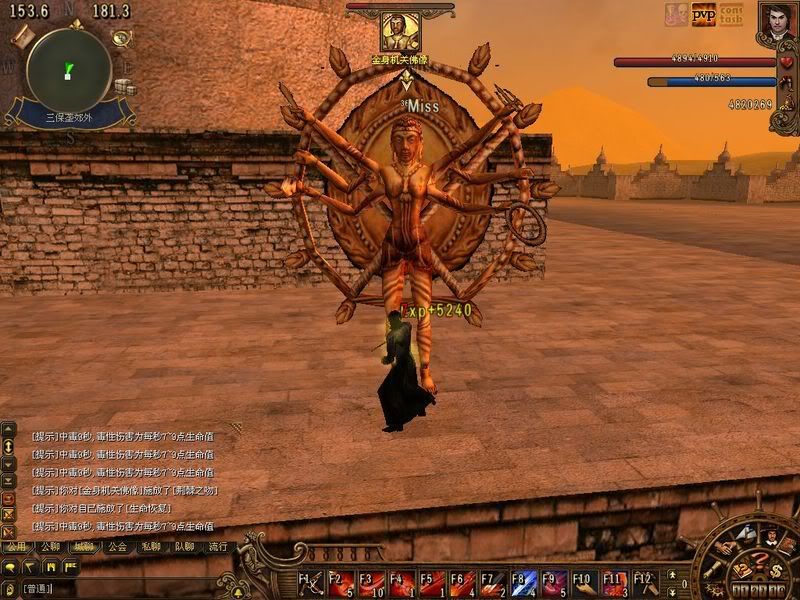Activate the F2 hotbar skill
The height and width of the screenshot is (600, 800).
[x=342, y=583]
